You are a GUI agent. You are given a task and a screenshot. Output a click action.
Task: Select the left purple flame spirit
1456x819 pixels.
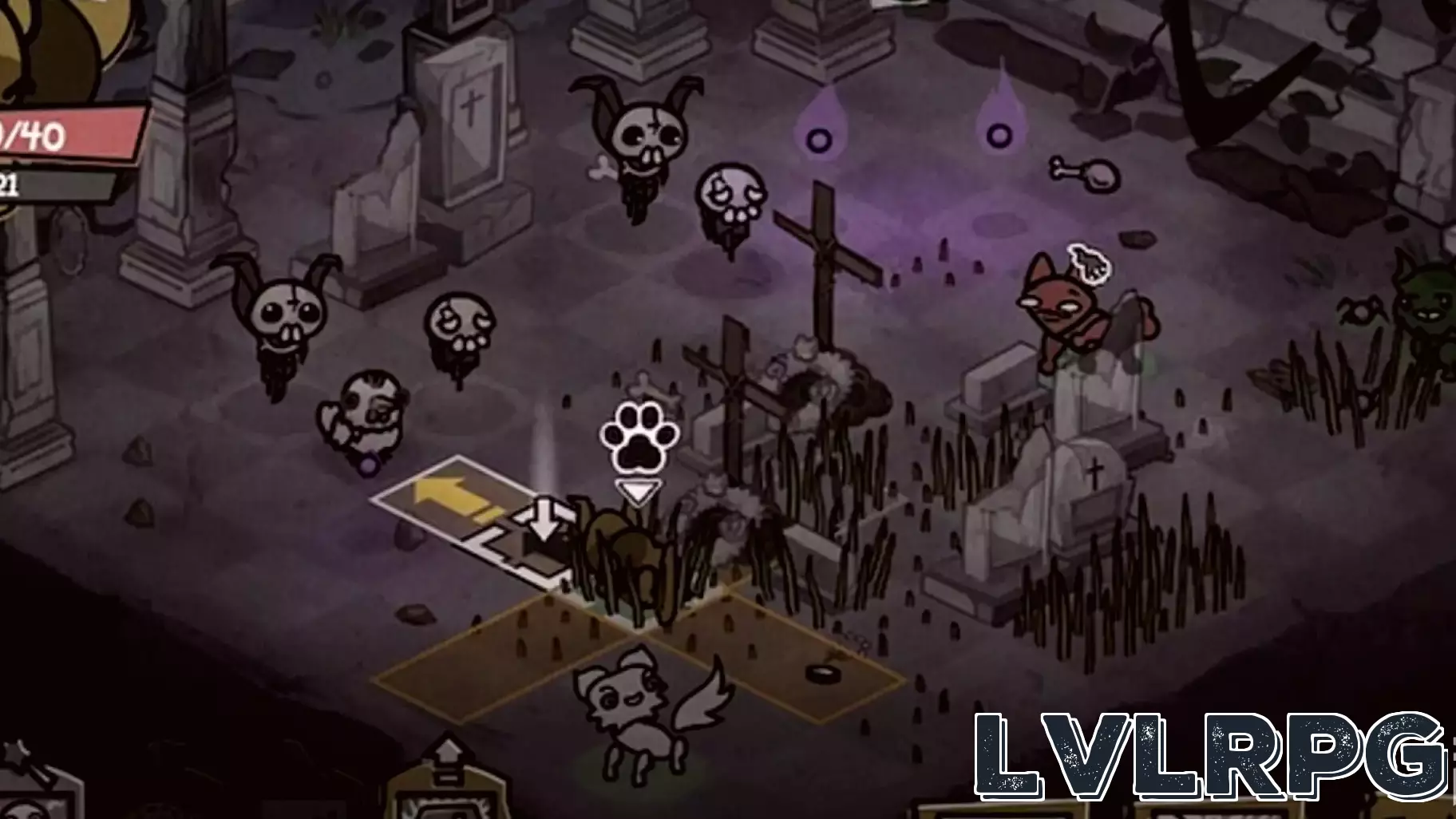click(817, 136)
